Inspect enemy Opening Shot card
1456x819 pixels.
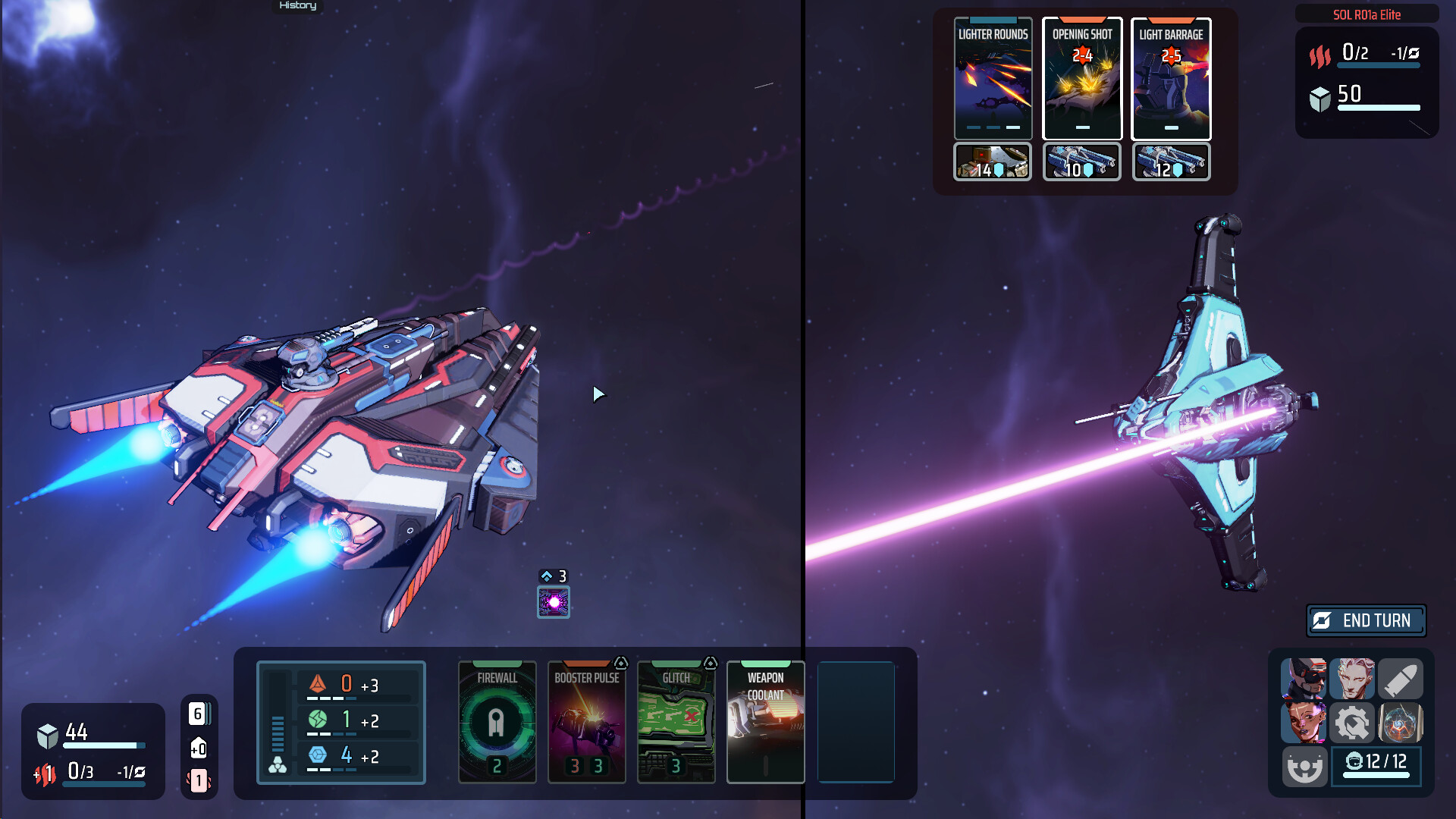click(1082, 78)
